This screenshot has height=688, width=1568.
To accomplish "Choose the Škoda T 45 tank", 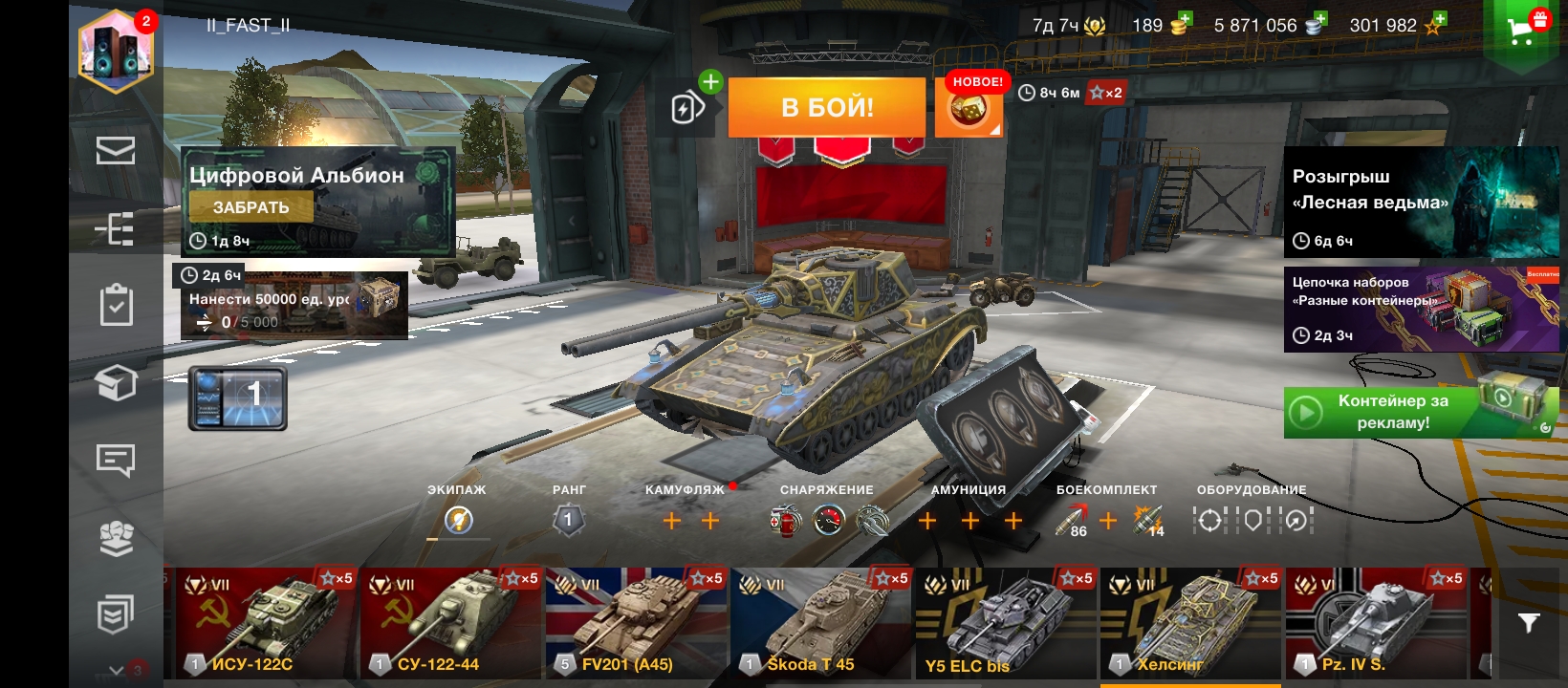I will [x=819, y=623].
